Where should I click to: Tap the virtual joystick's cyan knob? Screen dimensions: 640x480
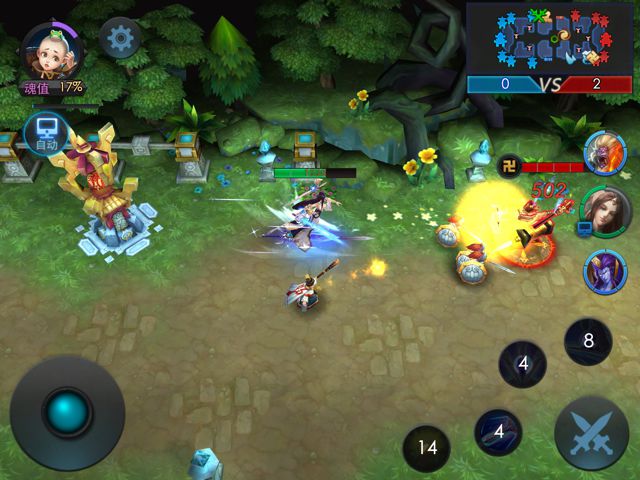[x=67, y=412]
